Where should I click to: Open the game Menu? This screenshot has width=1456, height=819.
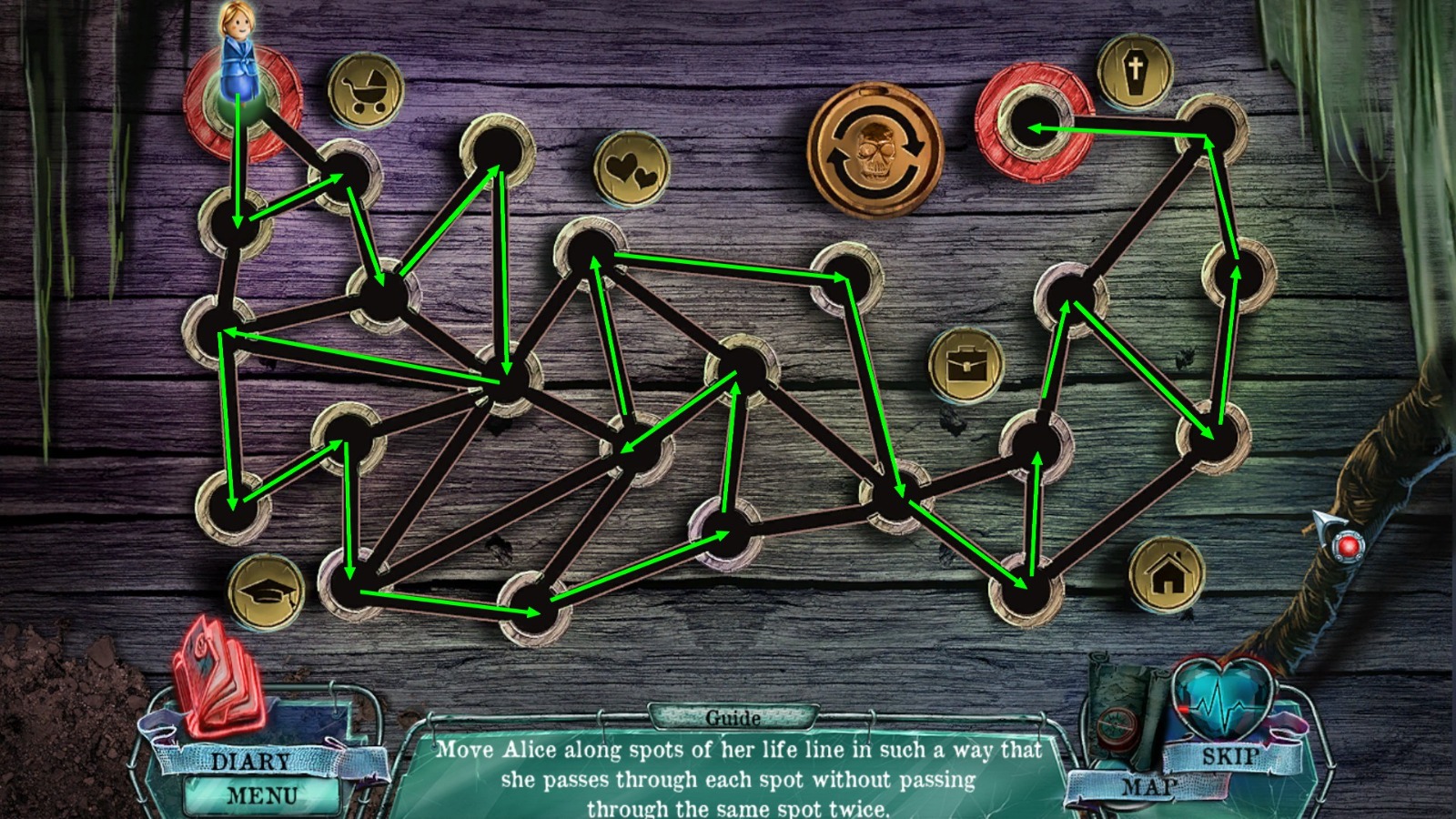click(261, 794)
